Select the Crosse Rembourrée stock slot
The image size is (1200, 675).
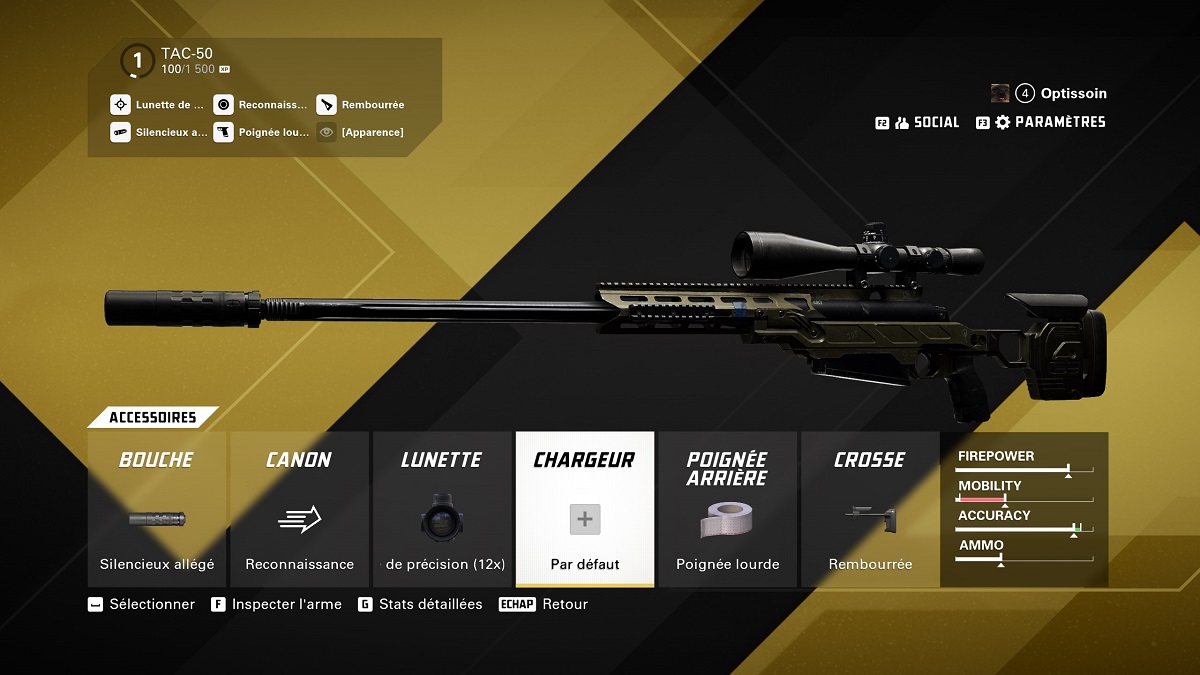pos(870,509)
